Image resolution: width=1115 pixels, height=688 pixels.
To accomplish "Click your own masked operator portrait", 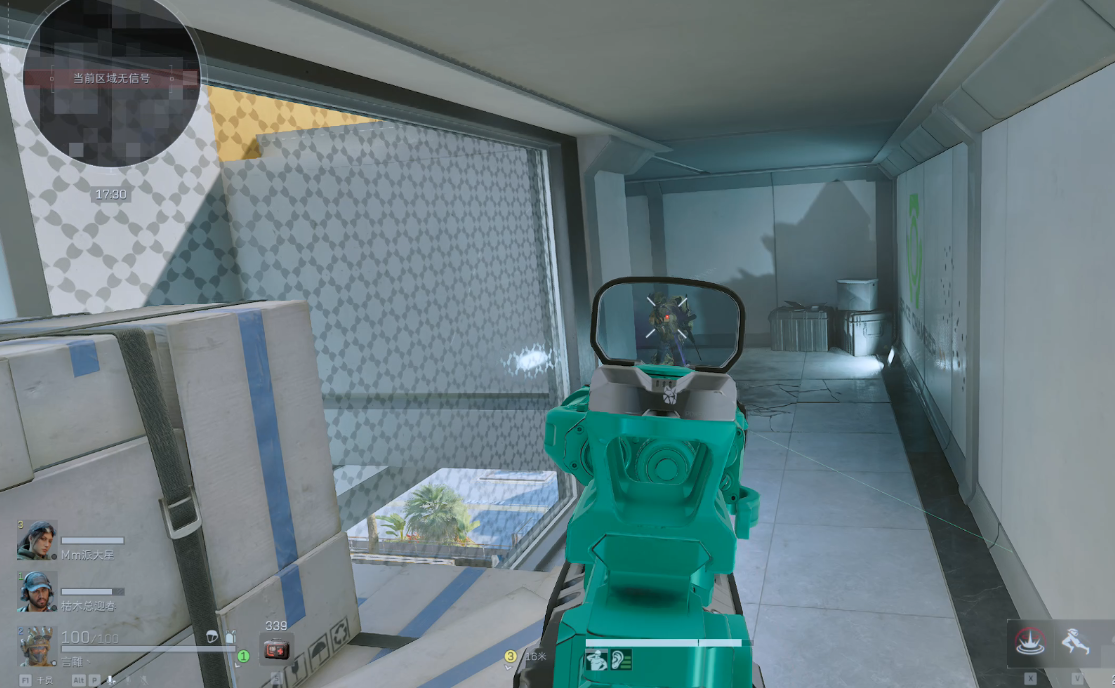I will (x=37, y=646).
